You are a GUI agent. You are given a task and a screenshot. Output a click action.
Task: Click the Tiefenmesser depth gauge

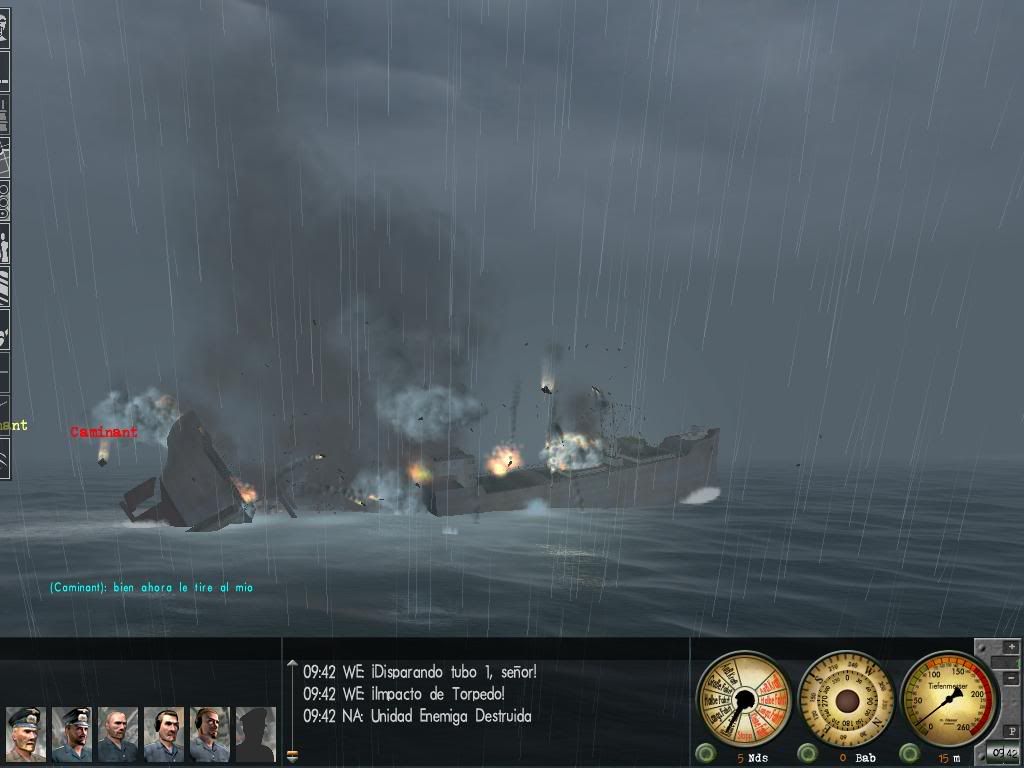[949, 698]
